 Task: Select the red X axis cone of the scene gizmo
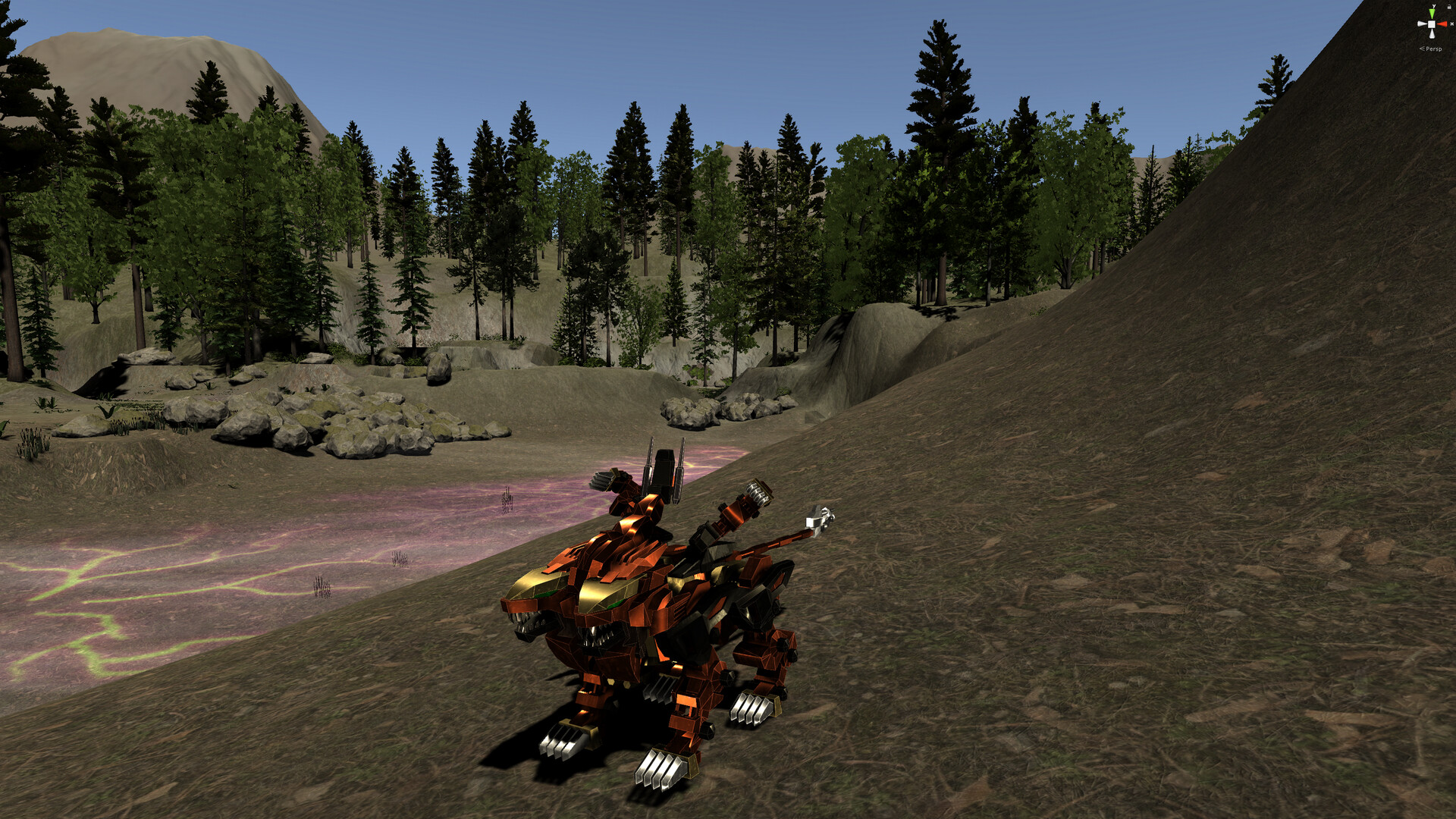1443,24
